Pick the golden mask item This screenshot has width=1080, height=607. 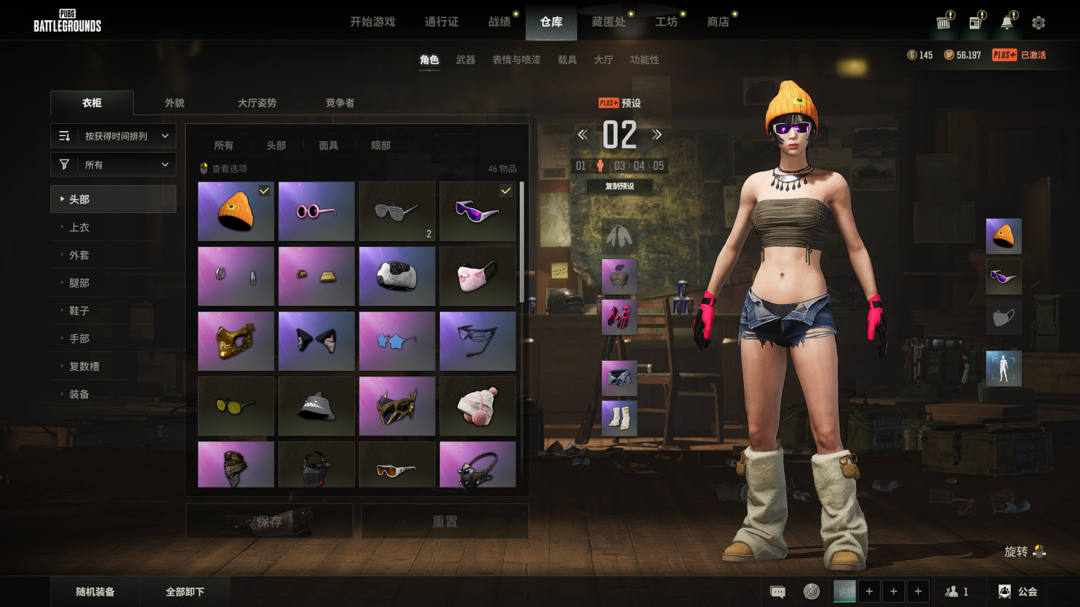[235, 341]
